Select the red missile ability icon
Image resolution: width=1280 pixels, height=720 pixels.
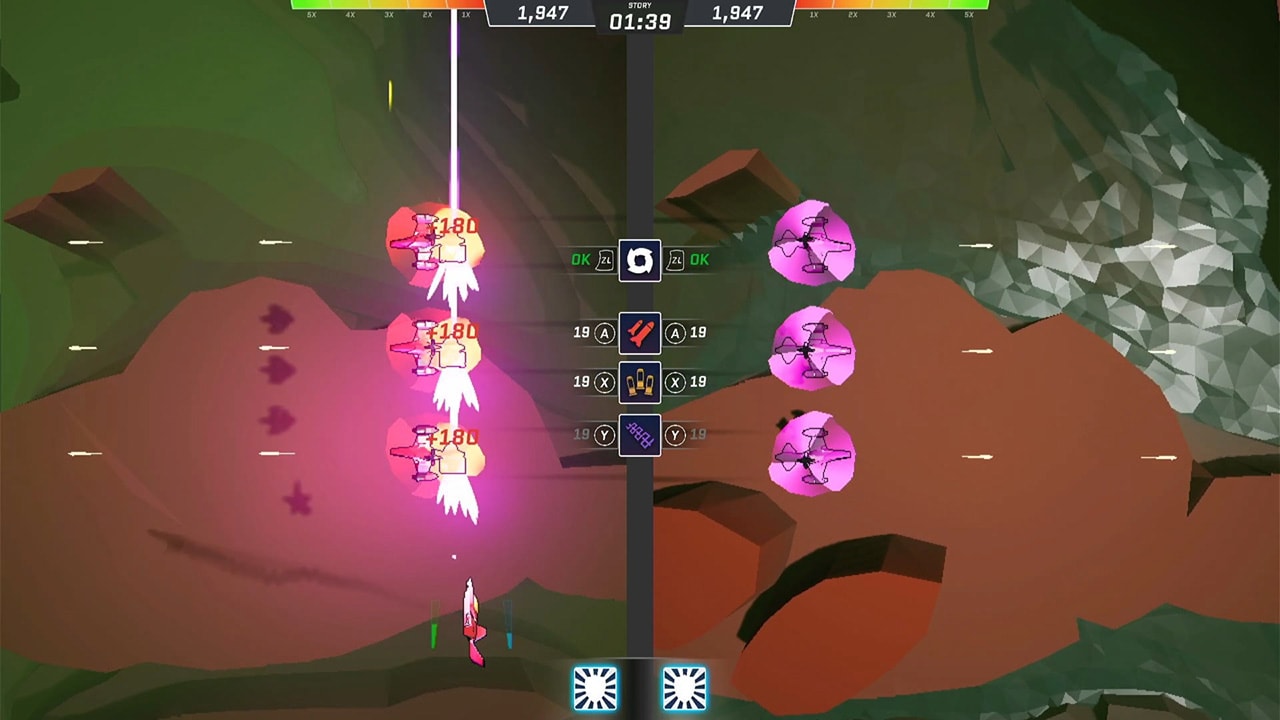click(639, 334)
